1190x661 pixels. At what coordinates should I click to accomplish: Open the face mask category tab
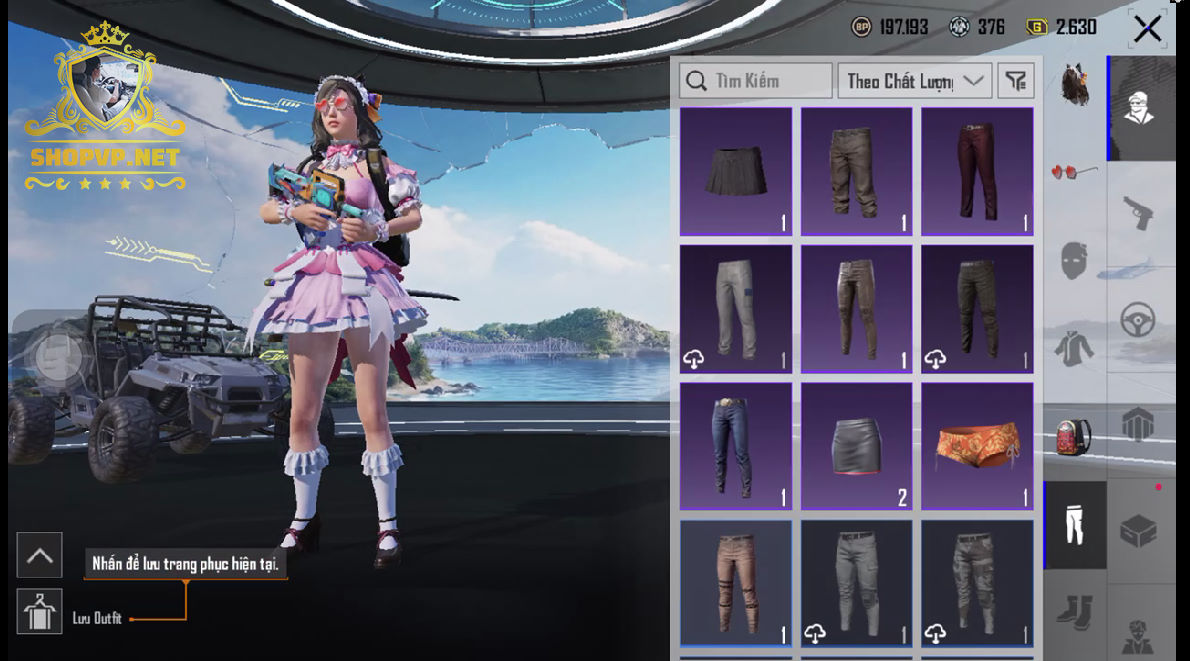[x=1074, y=260]
